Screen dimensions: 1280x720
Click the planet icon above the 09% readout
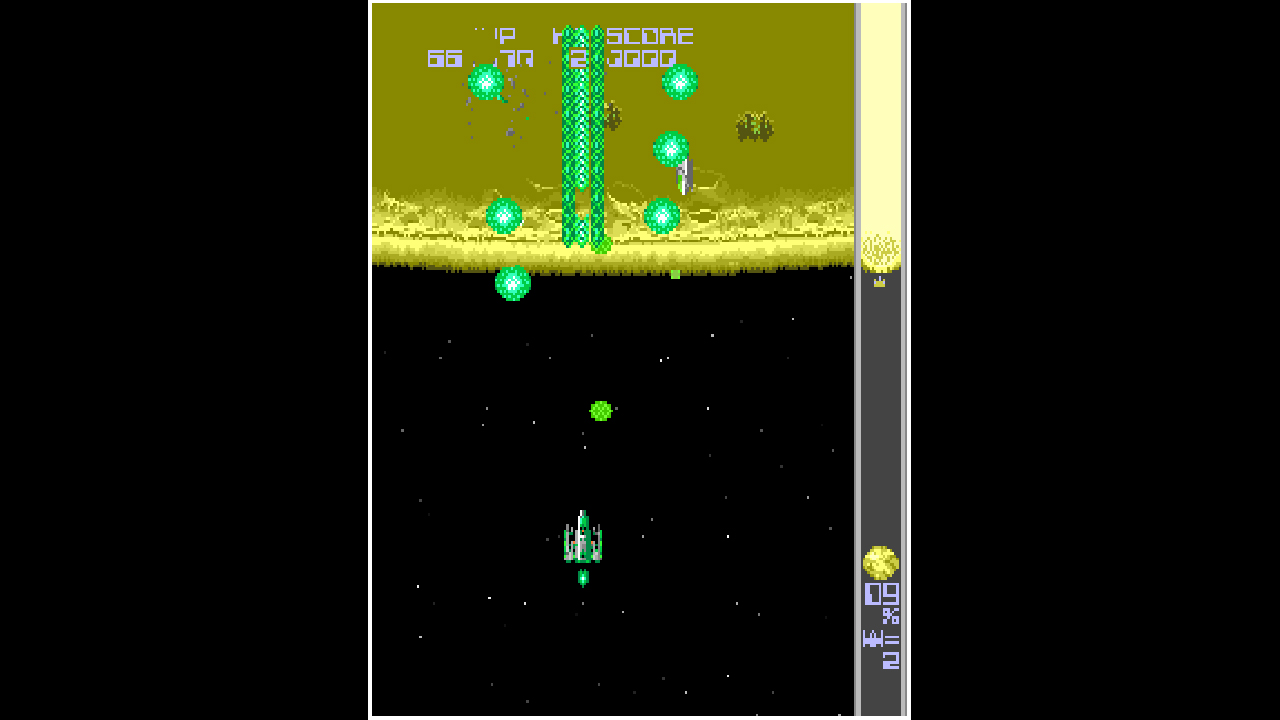880,565
